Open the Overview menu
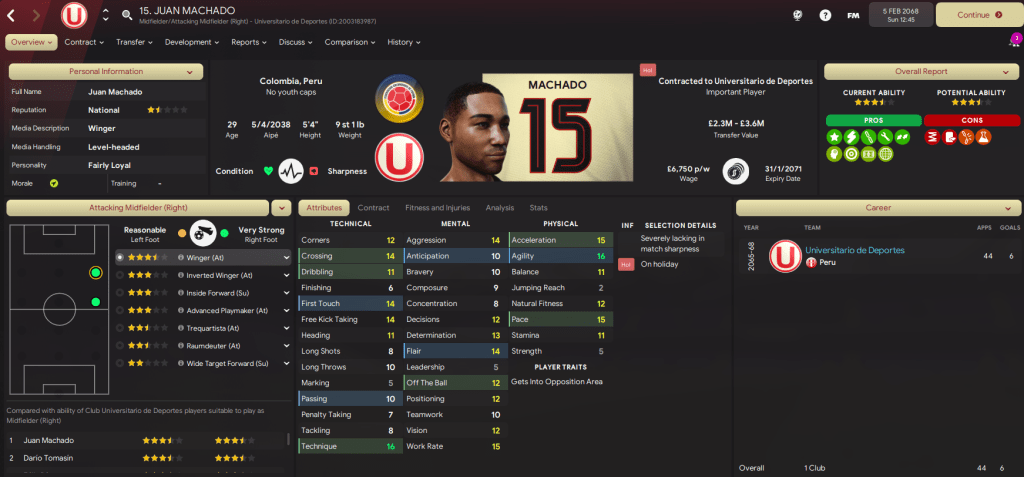The width and height of the screenshot is (1024, 477). coord(32,42)
